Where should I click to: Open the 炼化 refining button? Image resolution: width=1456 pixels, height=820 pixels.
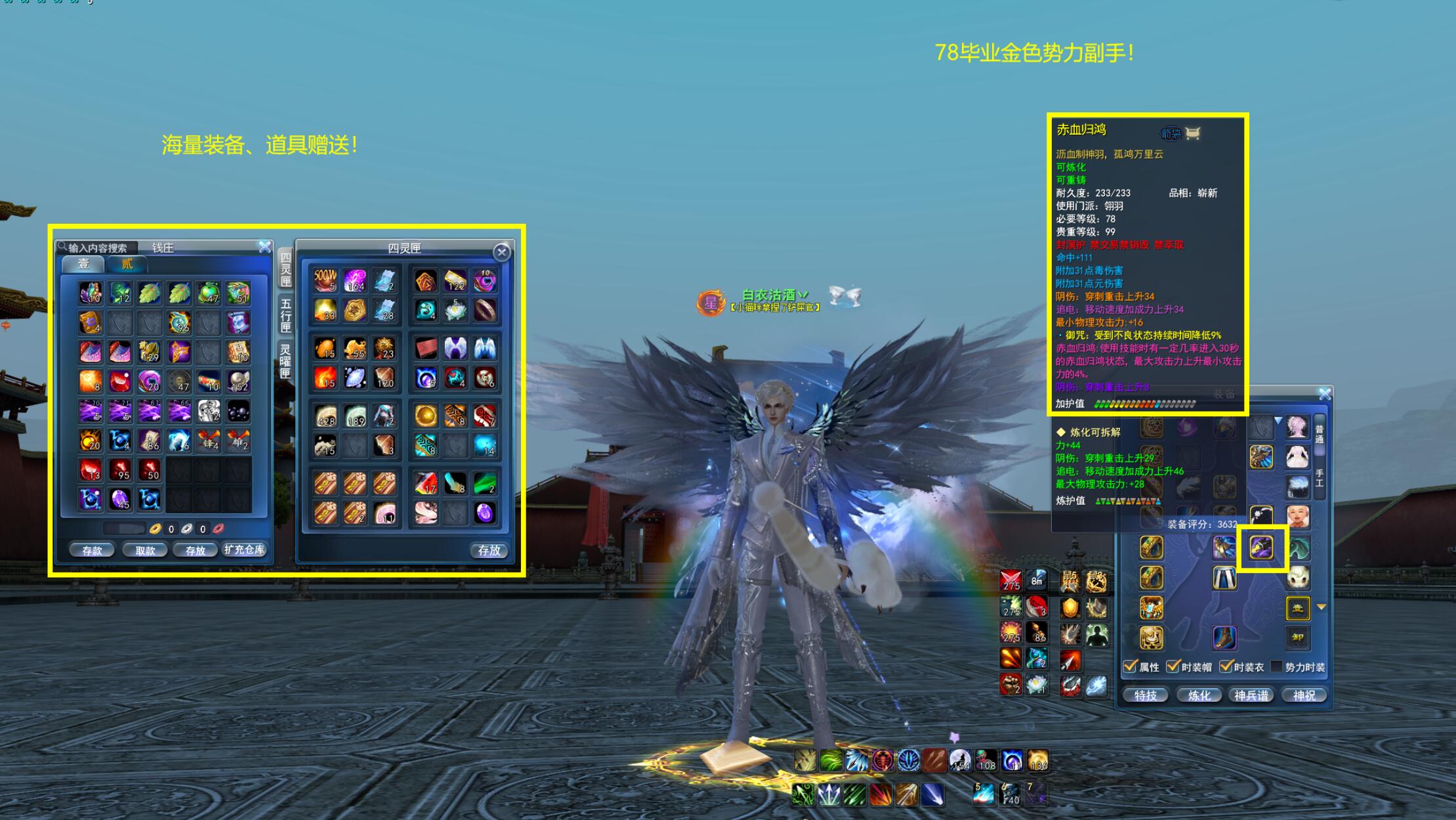(1199, 695)
